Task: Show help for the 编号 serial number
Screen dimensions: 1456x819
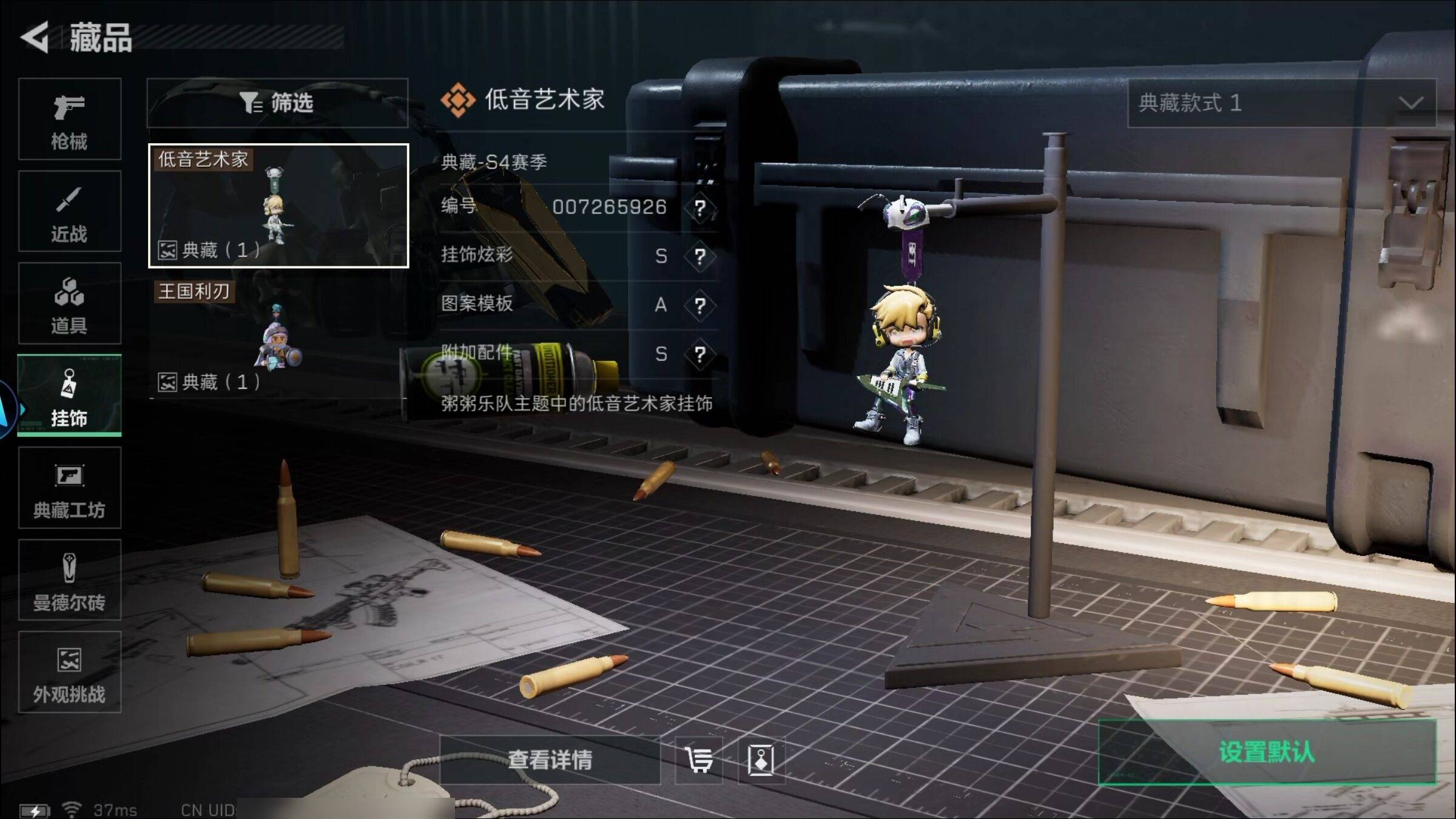Action: [x=700, y=208]
